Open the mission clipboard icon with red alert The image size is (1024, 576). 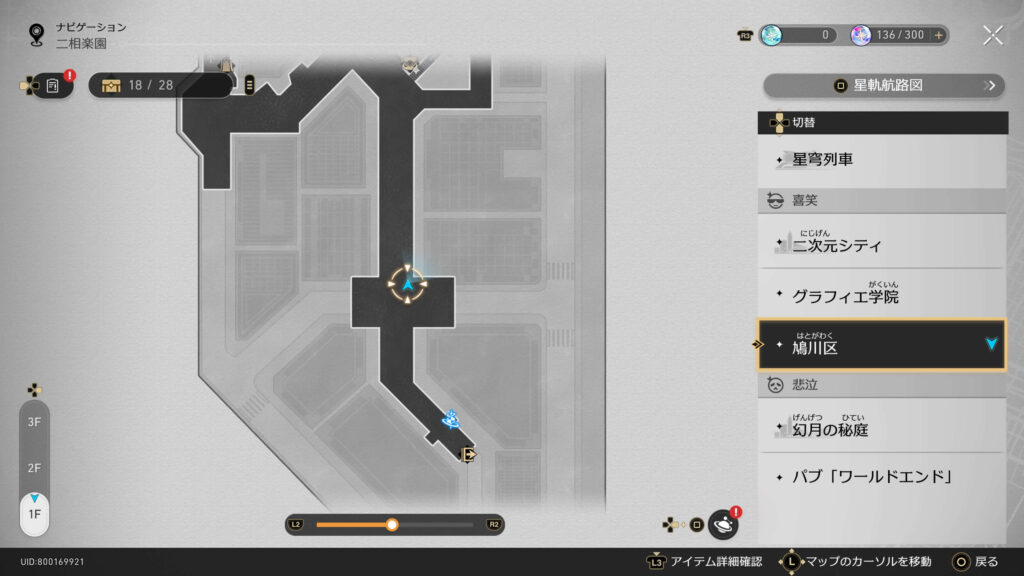tap(53, 86)
